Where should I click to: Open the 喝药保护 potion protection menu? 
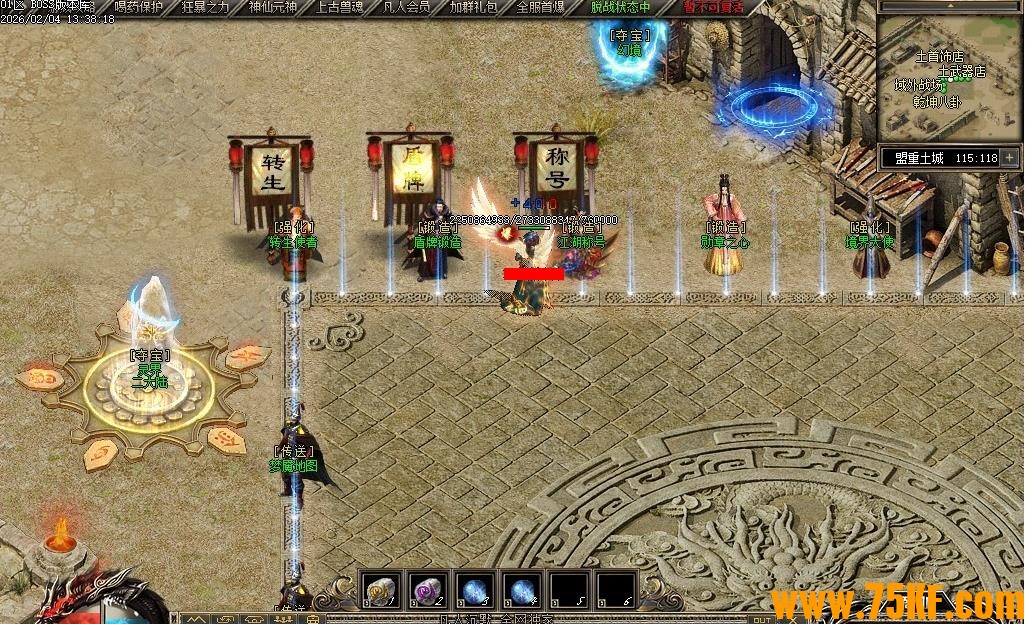[x=138, y=7]
